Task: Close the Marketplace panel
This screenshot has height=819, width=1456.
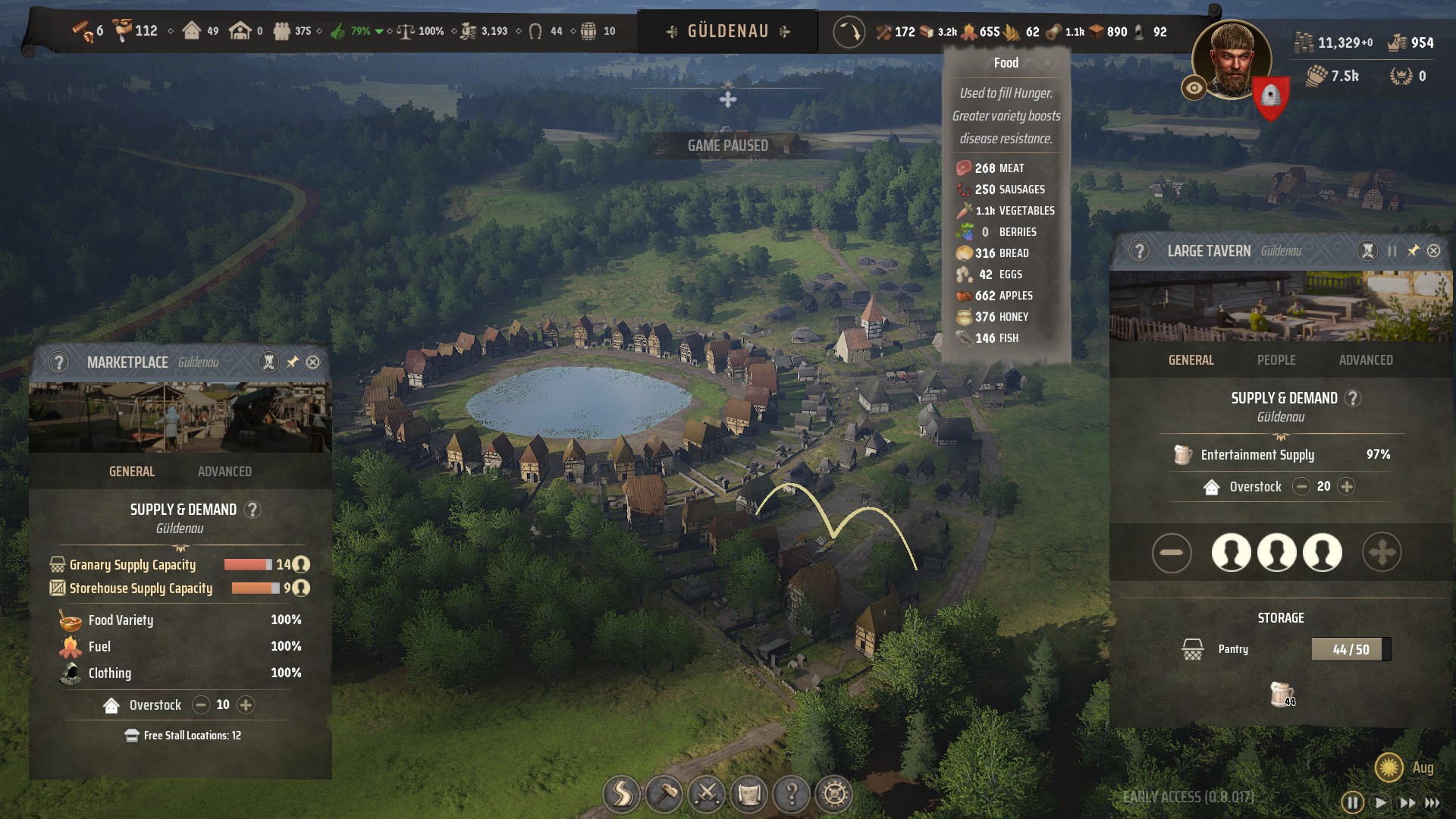Action: [x=312, y=362]
